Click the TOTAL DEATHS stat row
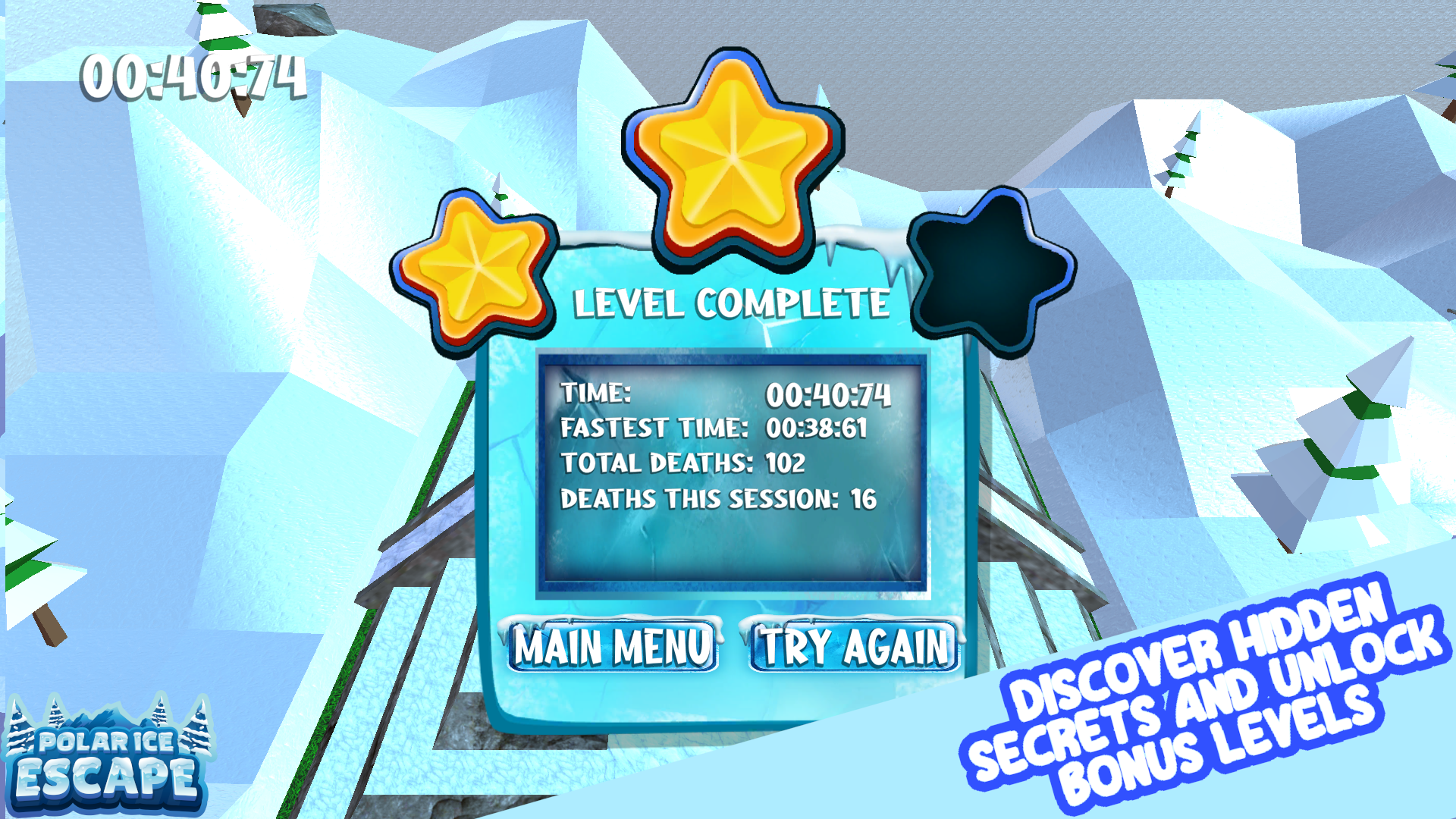This screenshot has width=1456, height=819. click(682, 463)
